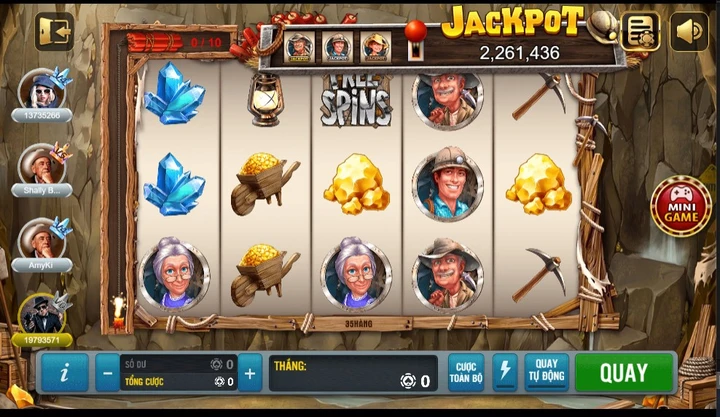Viewport: 720px width, 417px height.
Task: View player AmyKi's avatar
Action: pos(42,238)
